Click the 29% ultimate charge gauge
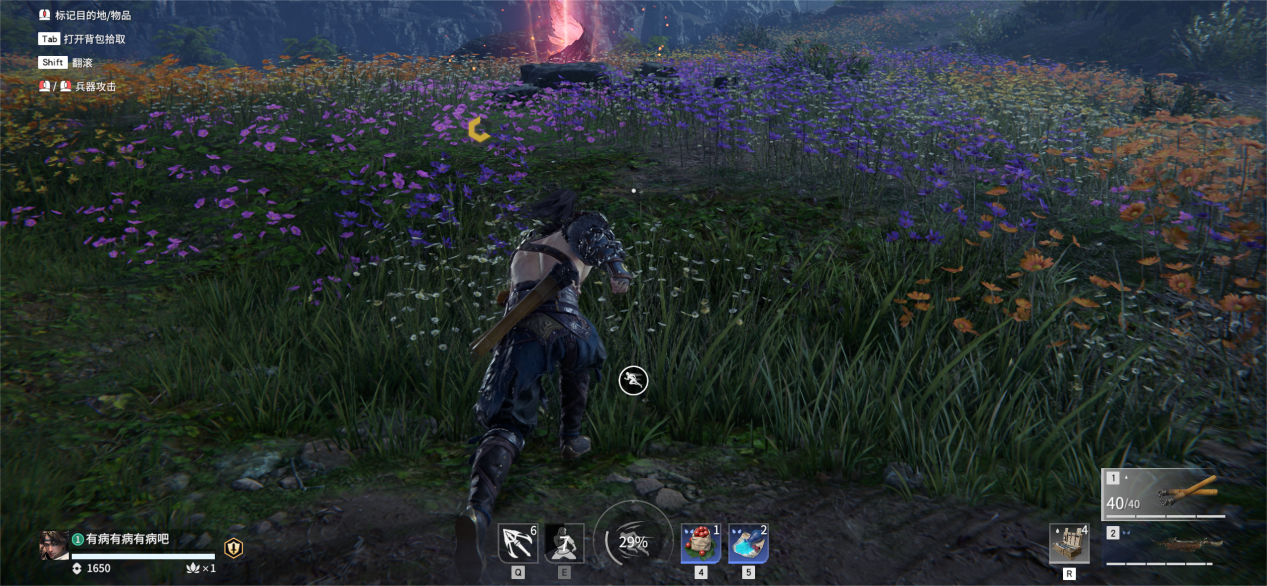 tap(632, 541)
